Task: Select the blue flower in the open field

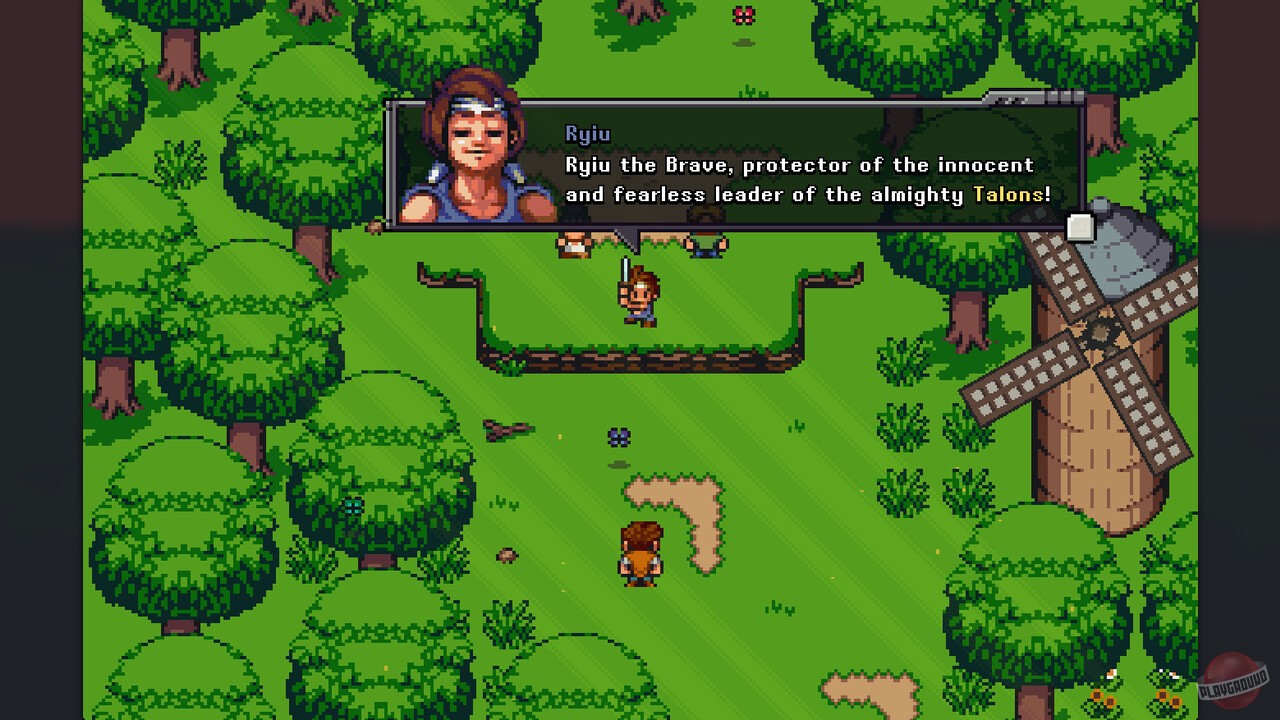Action: click(x=621, y=435)
